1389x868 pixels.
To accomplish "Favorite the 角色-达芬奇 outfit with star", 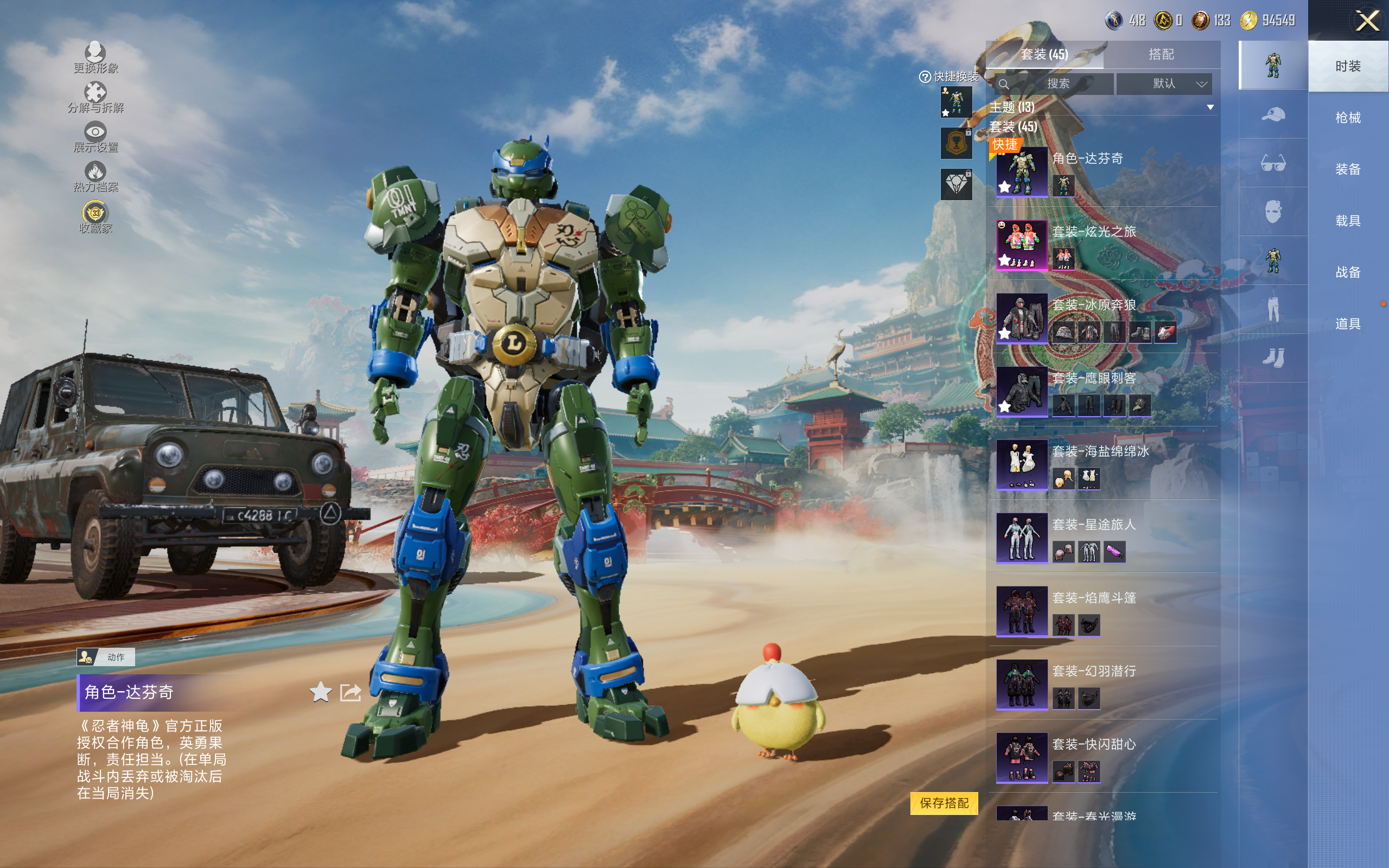I will click(320, 692).
